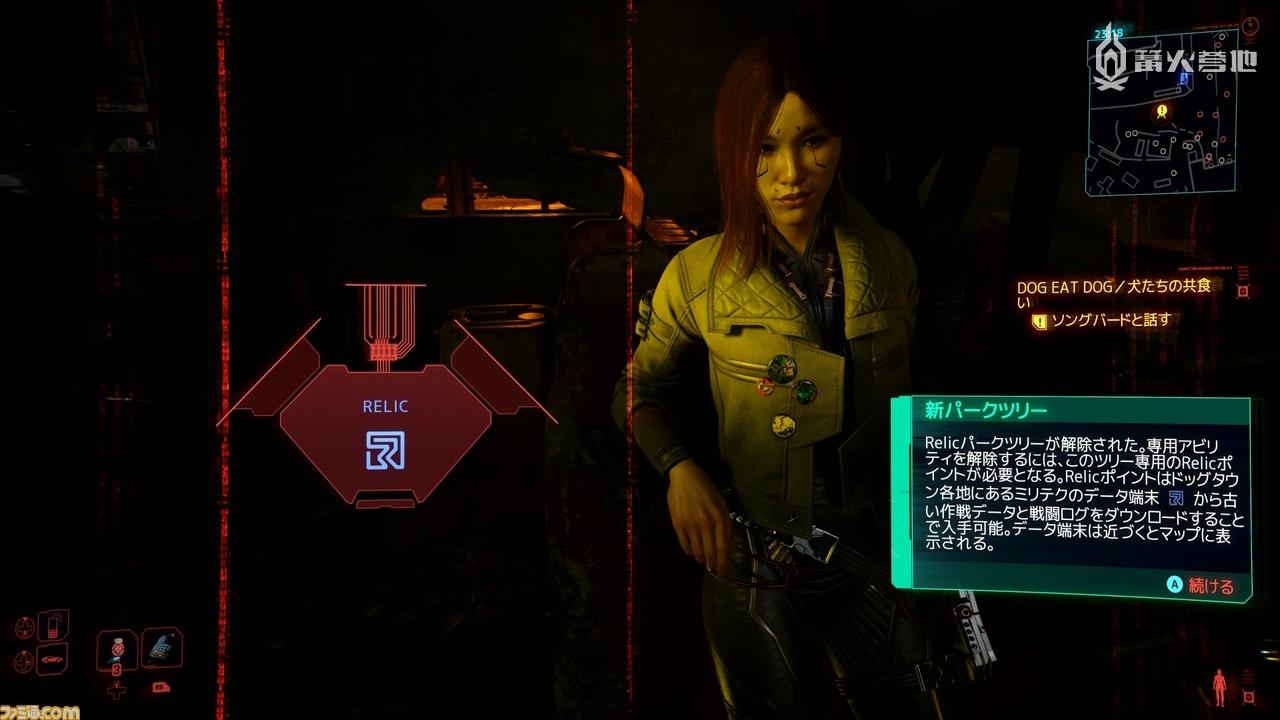1280x720 pixels.
Task: Click the upper d-pad crosshair icon
Action: coord(24,625)
